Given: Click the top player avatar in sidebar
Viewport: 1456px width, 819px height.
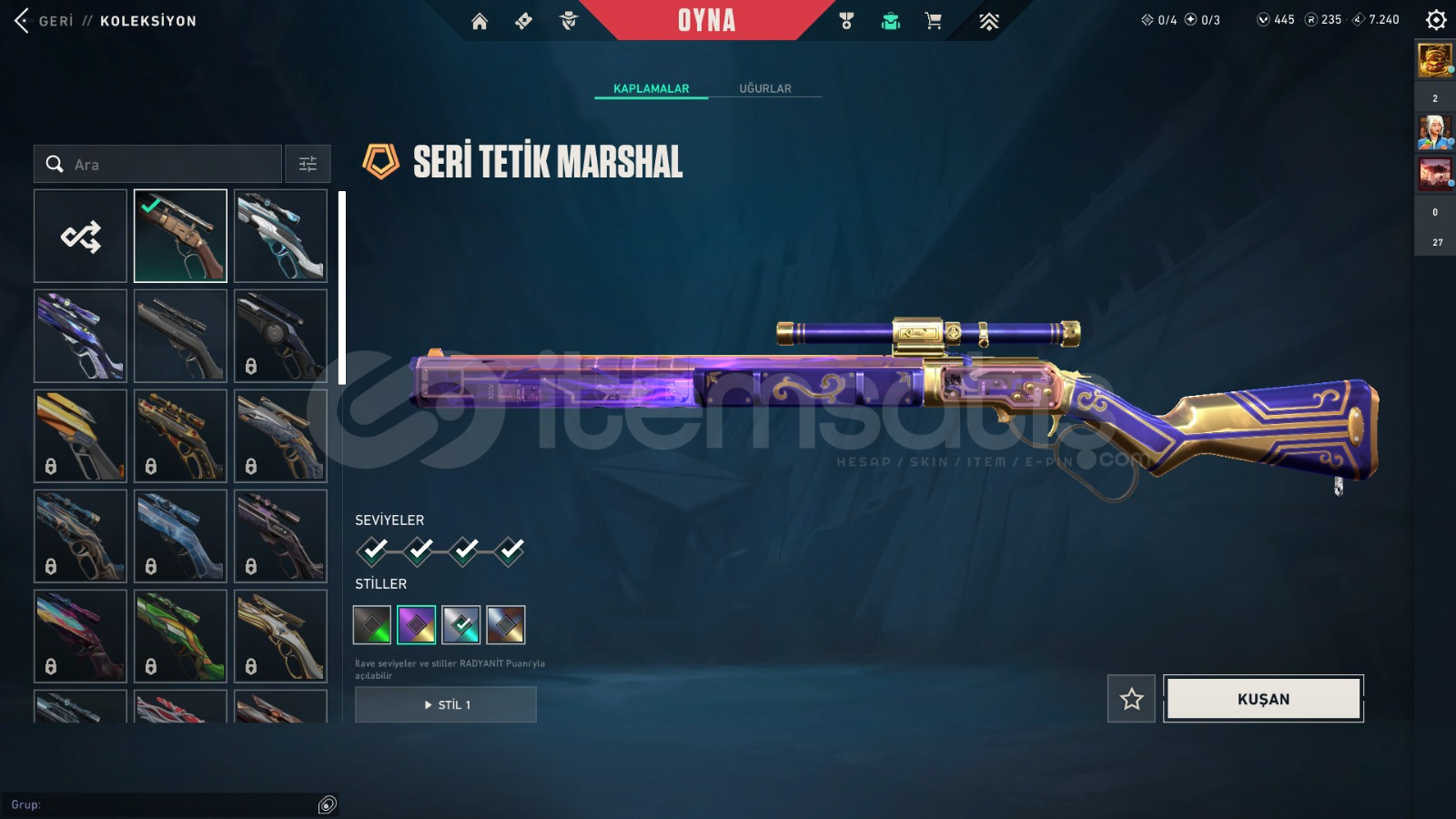Looking at the screenshot, I should pos(1434,61).
